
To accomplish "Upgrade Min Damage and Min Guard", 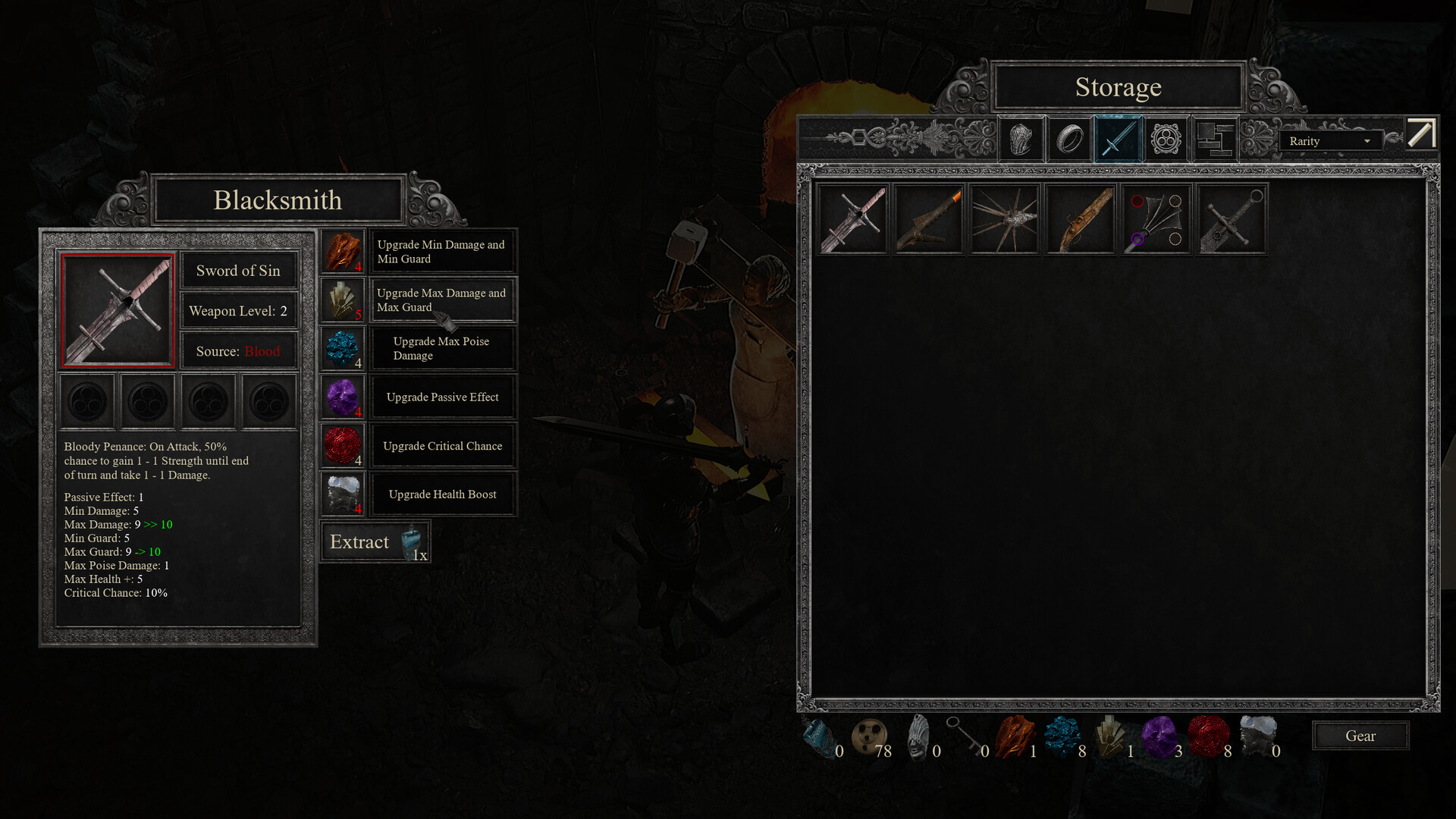I will [x=442, y=252].
